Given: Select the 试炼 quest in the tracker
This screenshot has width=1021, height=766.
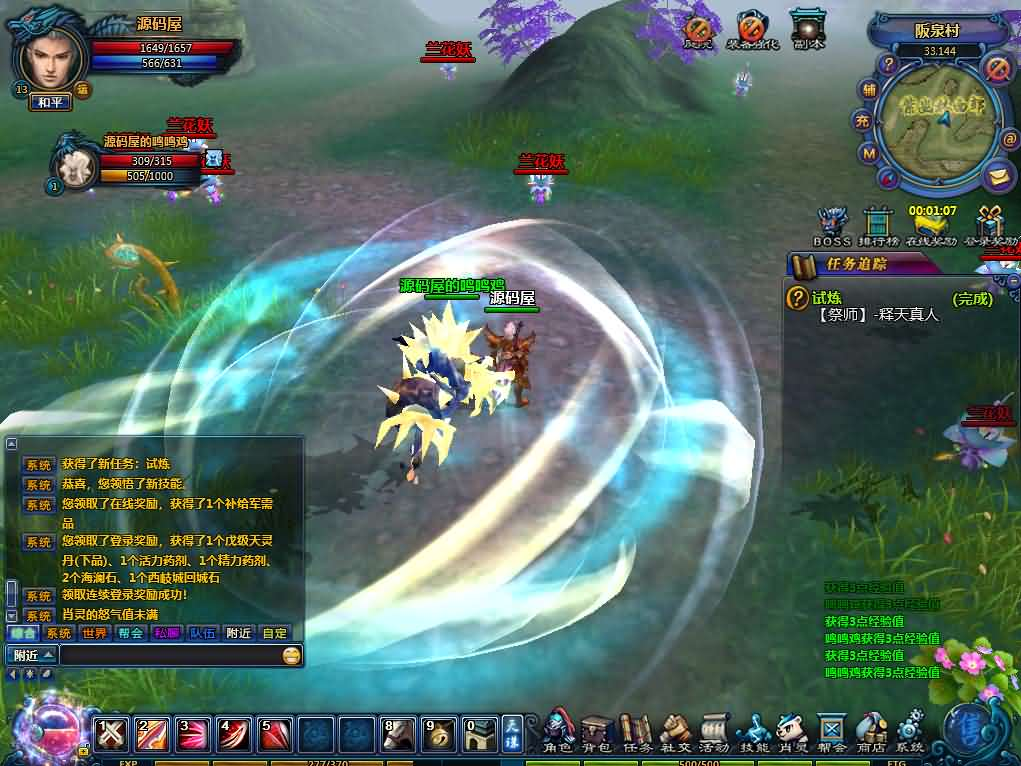Looking at the screenshot, I should (827, 298).
